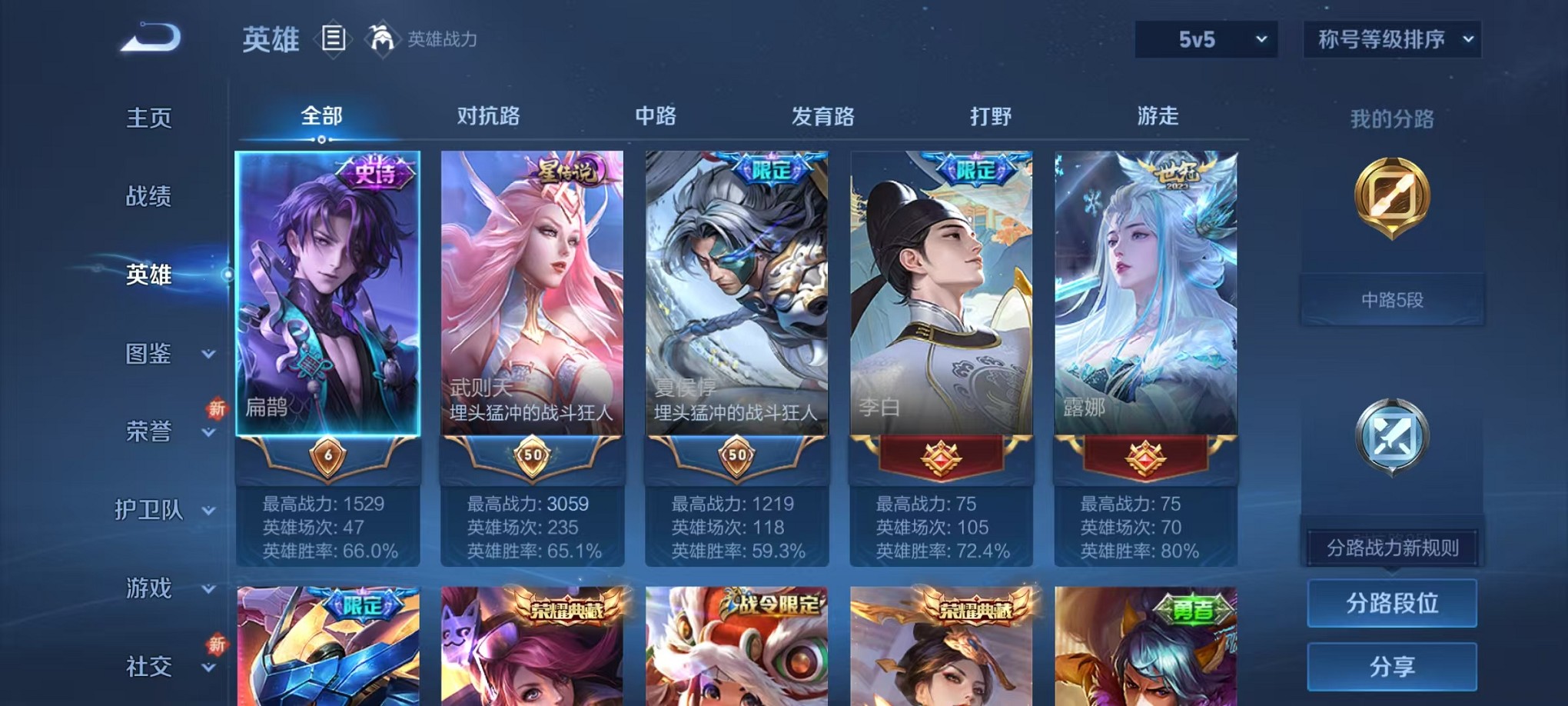Expand the 图鉴 sidebar section
1568x706 pixels.
[x=148, y=355]
